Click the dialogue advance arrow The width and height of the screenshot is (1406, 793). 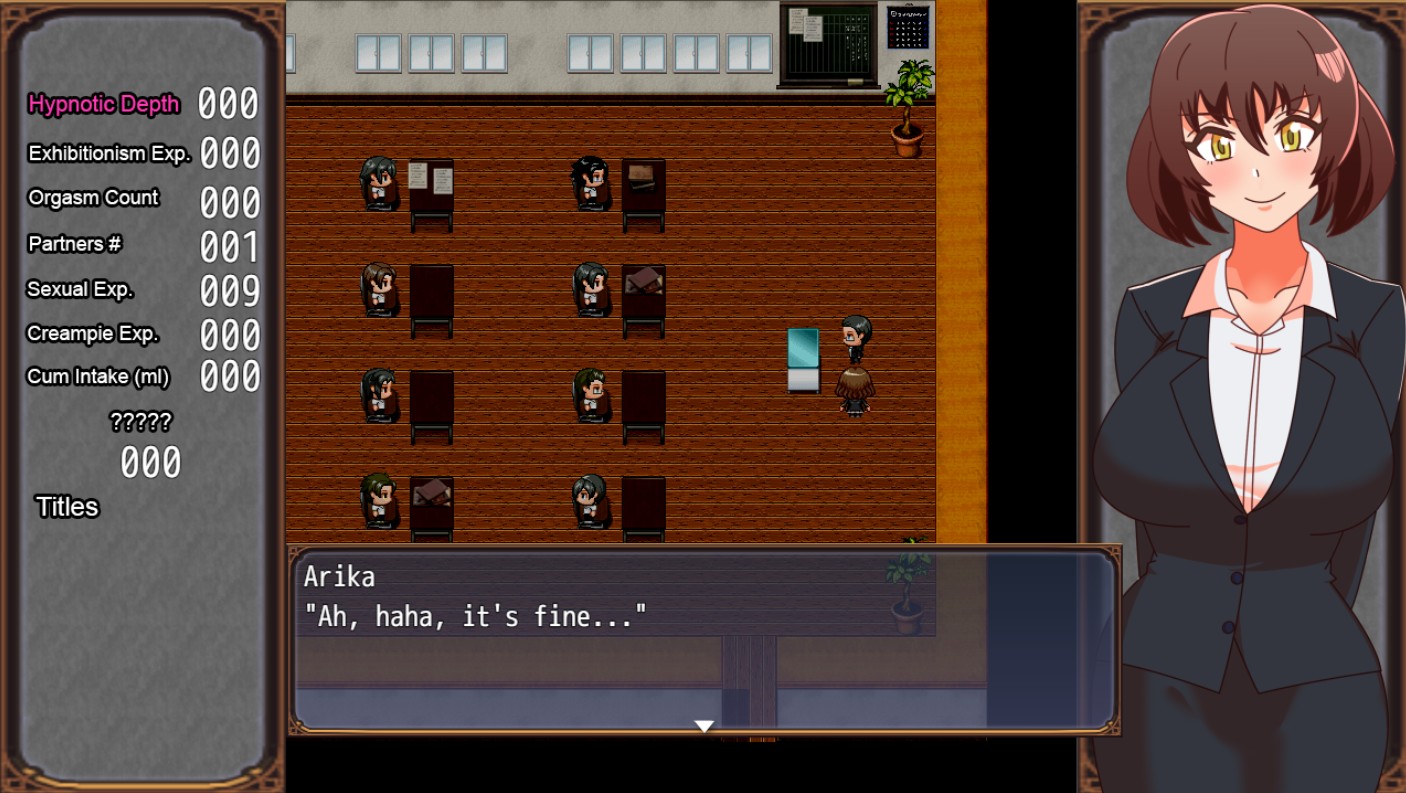coord(704,727)
